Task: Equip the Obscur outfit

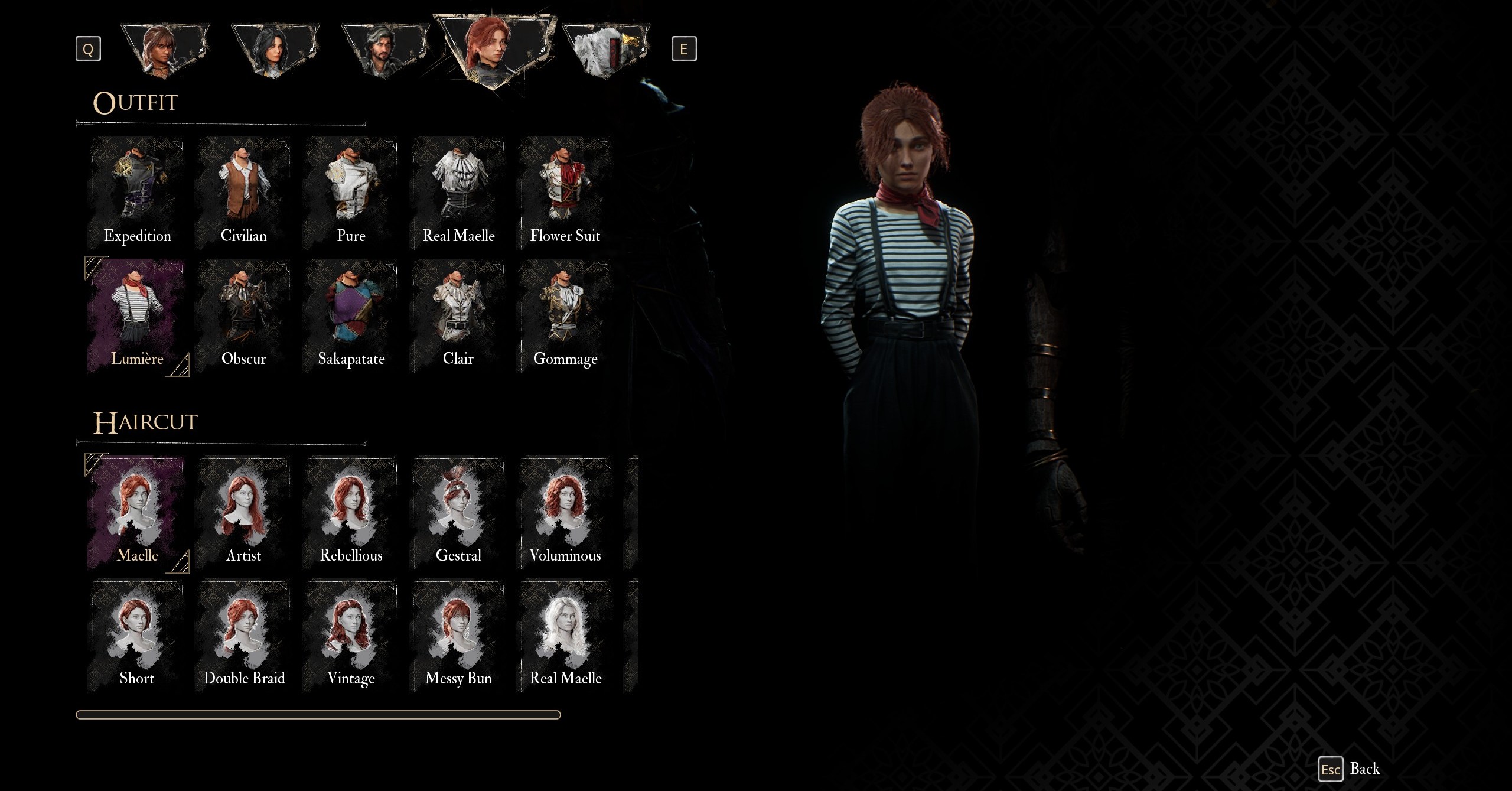Action: point(244,317)
